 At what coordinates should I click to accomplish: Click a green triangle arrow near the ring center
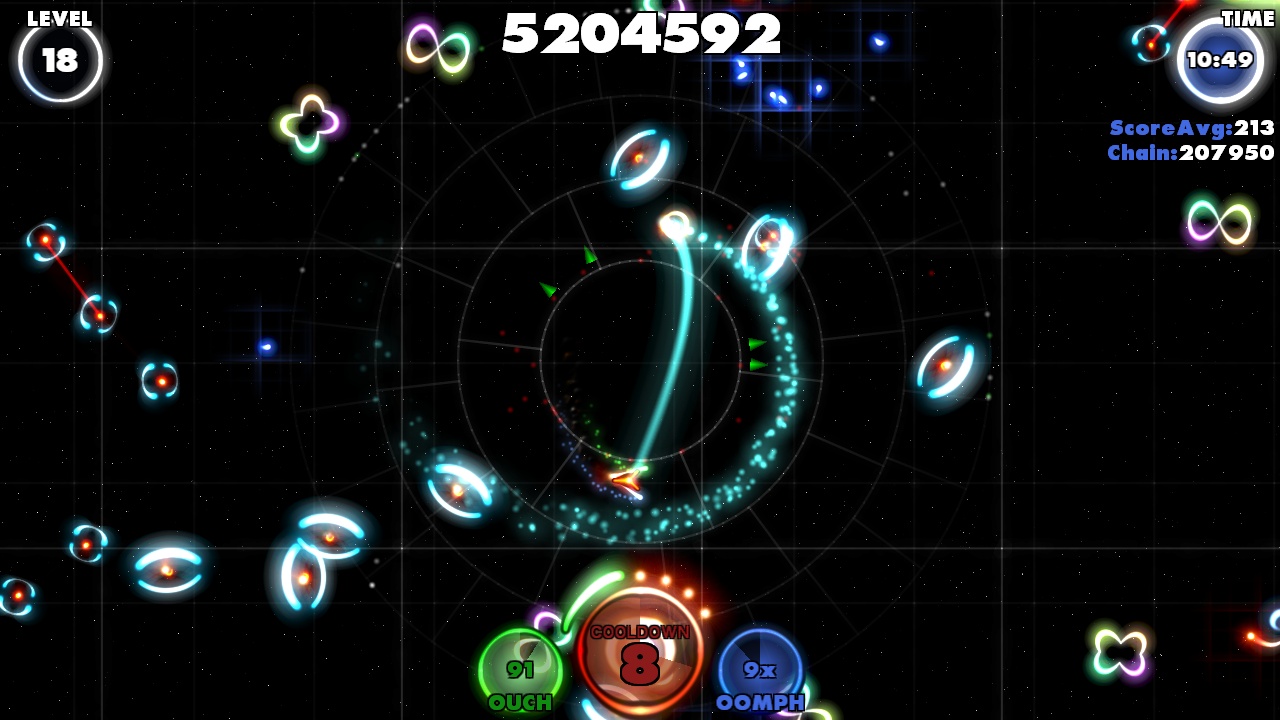point(590,257)
